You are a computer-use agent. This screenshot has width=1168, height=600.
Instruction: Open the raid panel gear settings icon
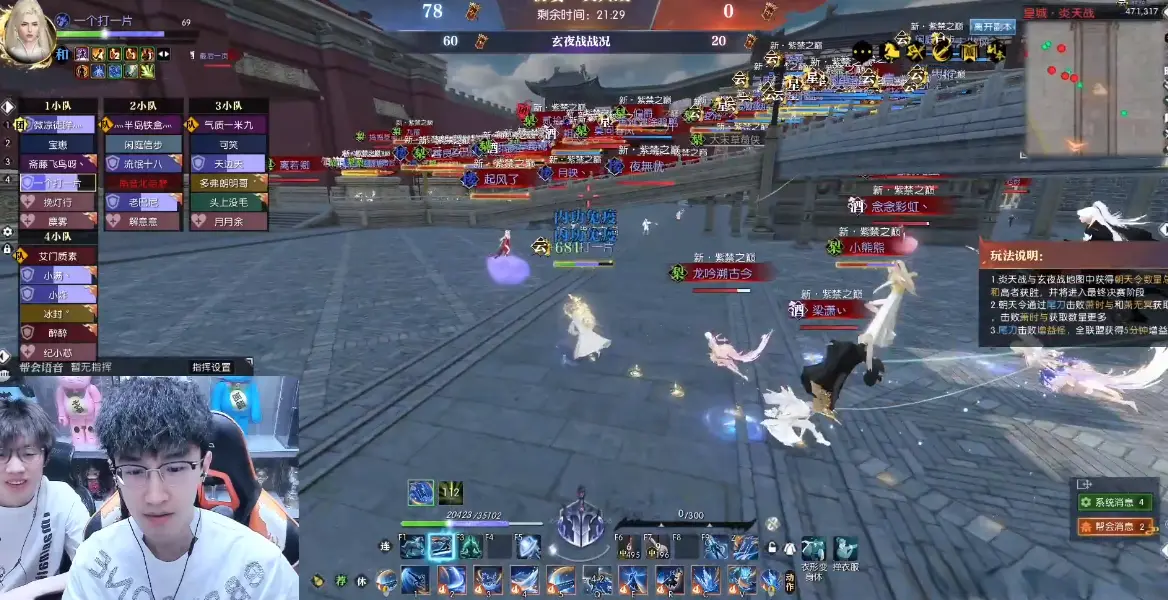tap(8, 231)
